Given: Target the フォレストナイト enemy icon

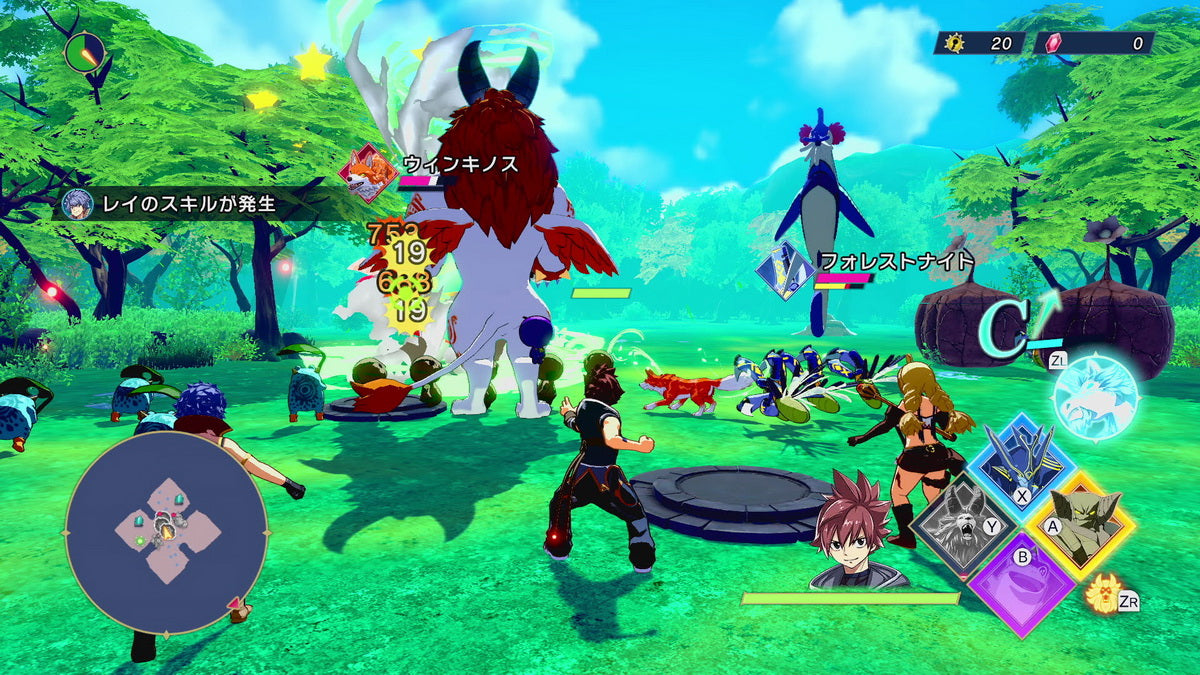Looking at the screenshot, I should pyautogui.click(x=785, y=270).
